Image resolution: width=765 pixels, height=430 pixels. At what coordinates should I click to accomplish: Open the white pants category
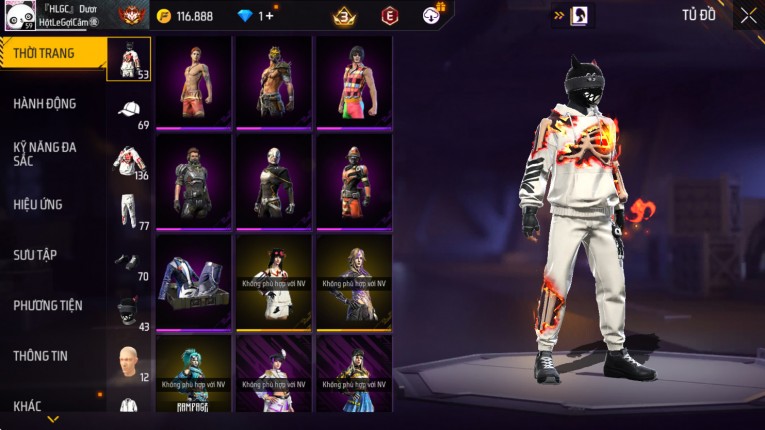coord(129,211)
